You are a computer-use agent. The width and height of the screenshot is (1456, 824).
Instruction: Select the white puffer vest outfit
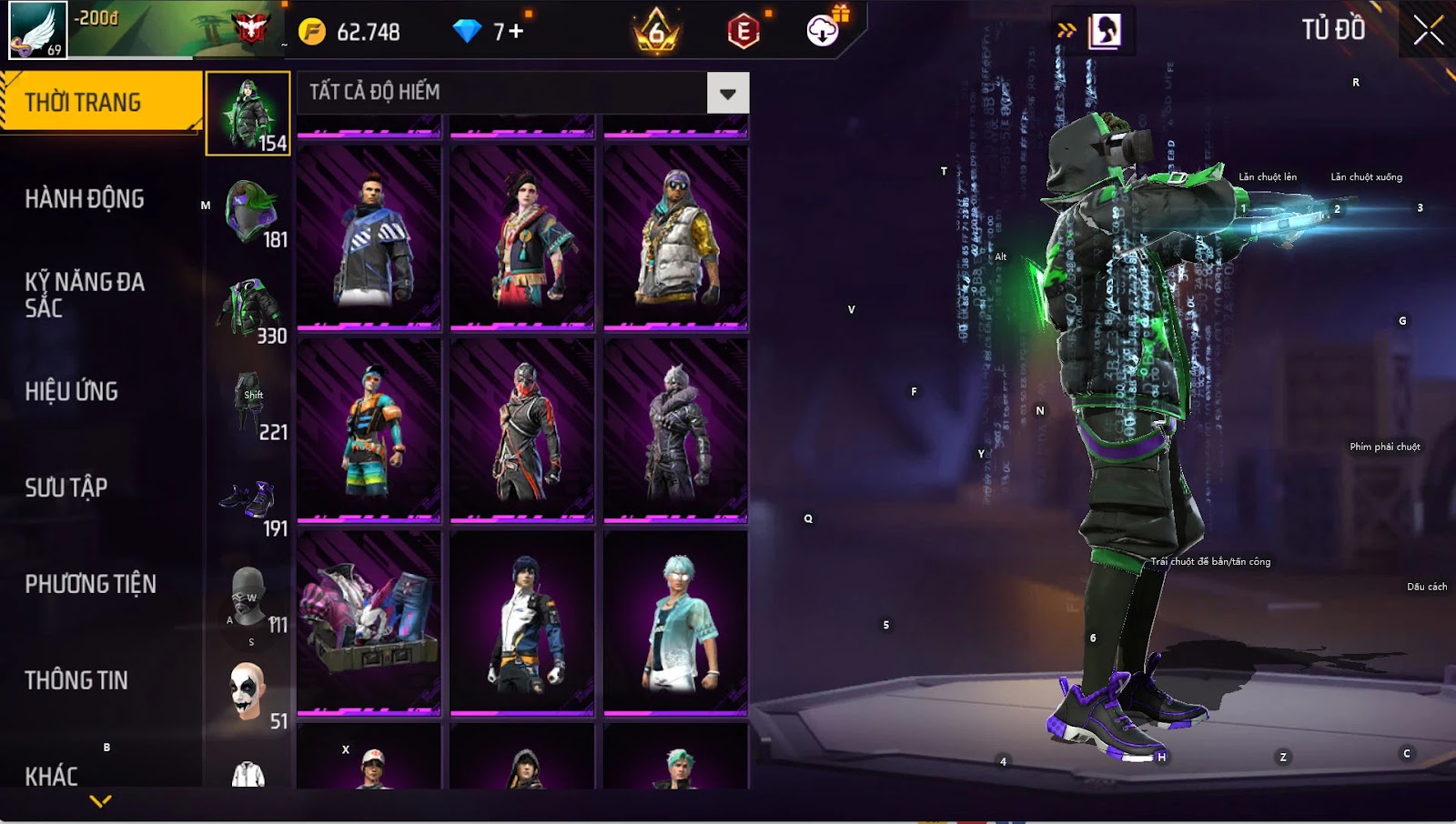(675, 236)
